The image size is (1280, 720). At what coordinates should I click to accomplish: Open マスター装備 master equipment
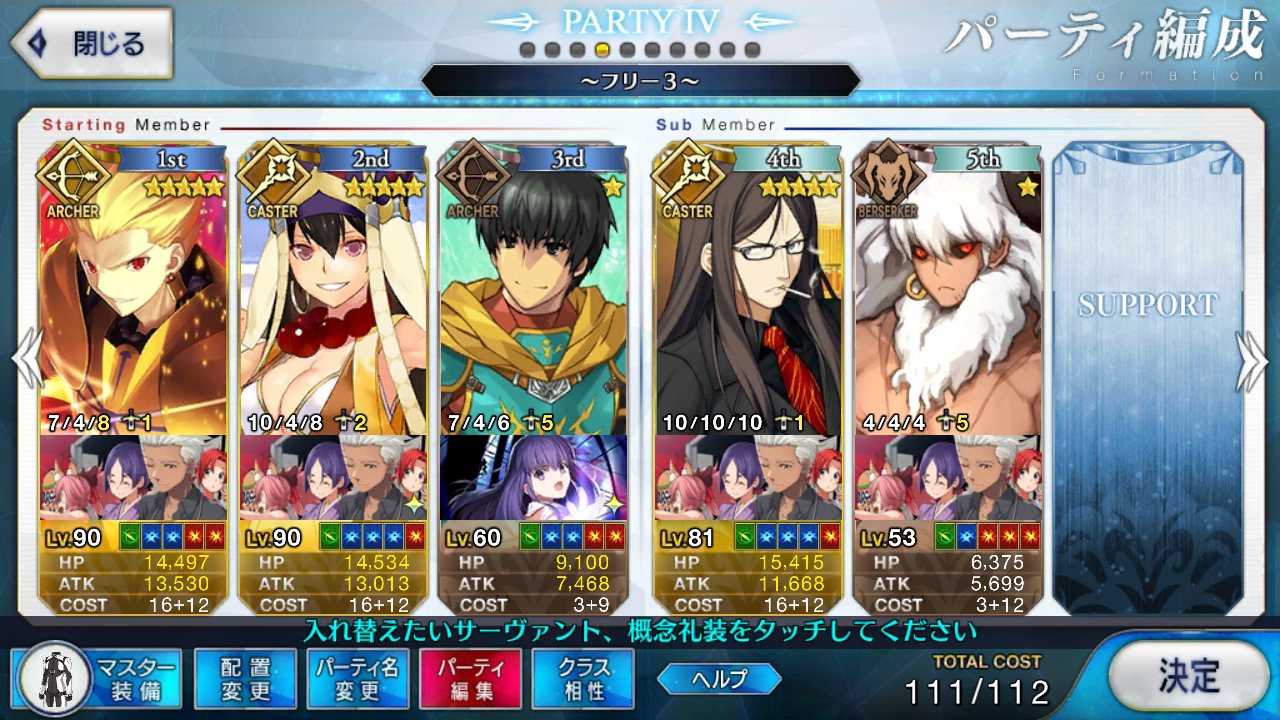tap(98, 678)
